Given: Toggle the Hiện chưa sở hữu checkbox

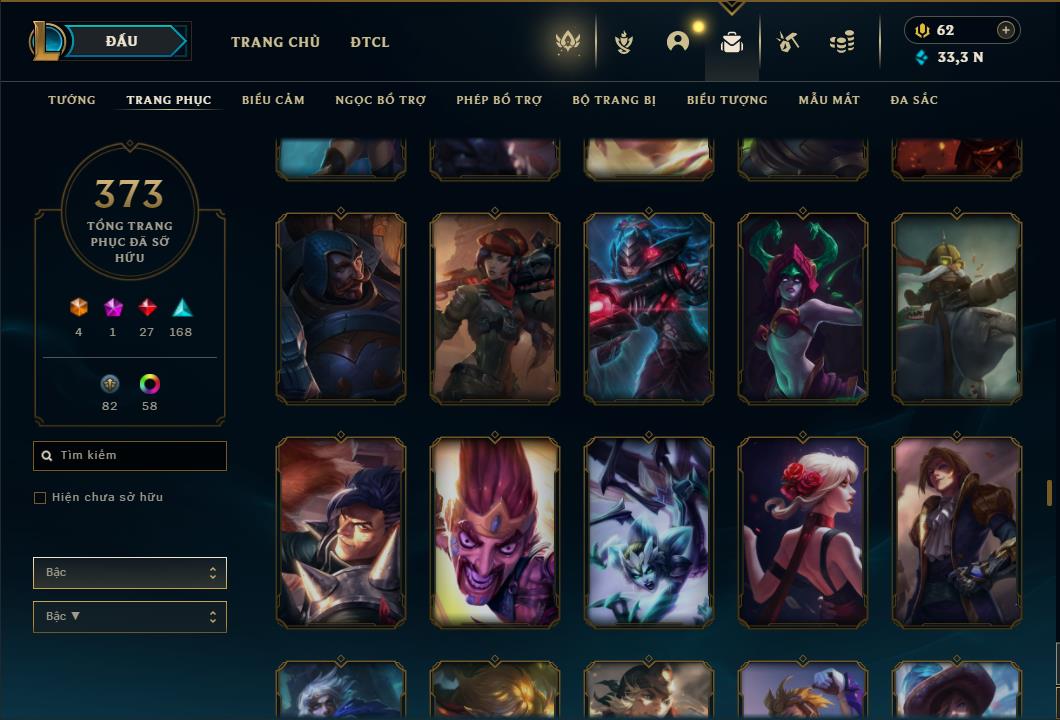Looking at the screenshot, I should point(40,498).
